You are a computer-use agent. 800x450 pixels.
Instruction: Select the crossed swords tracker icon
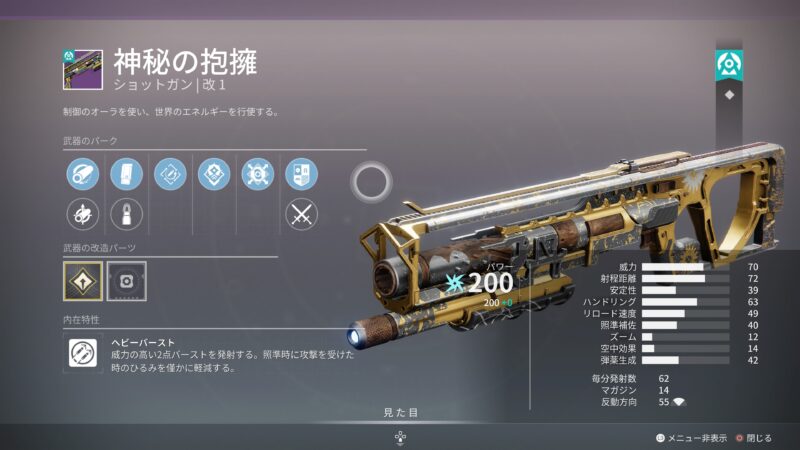[x=301, y=213]
